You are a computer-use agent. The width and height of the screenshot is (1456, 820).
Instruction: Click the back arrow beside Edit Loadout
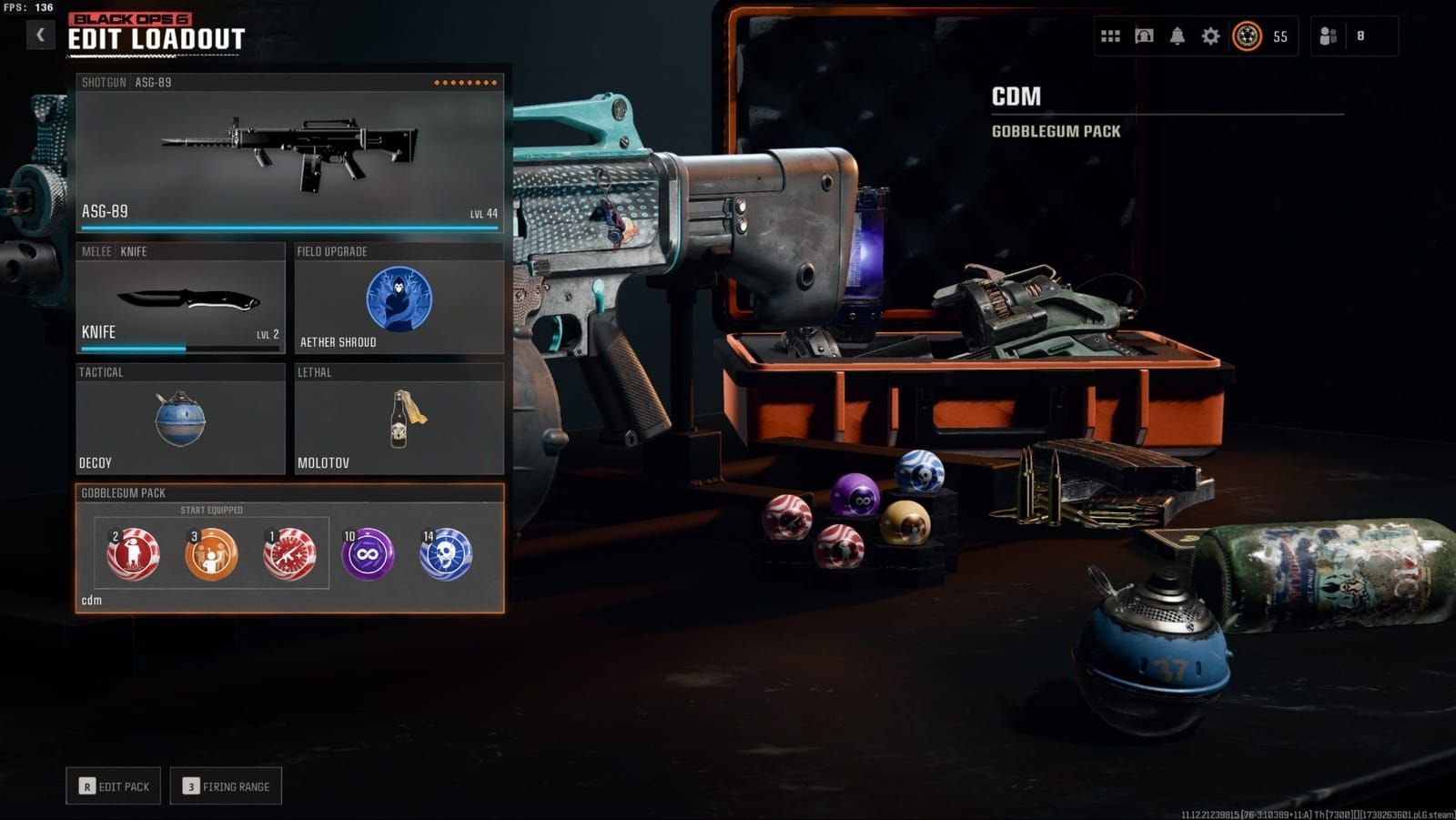pos(38,32)
